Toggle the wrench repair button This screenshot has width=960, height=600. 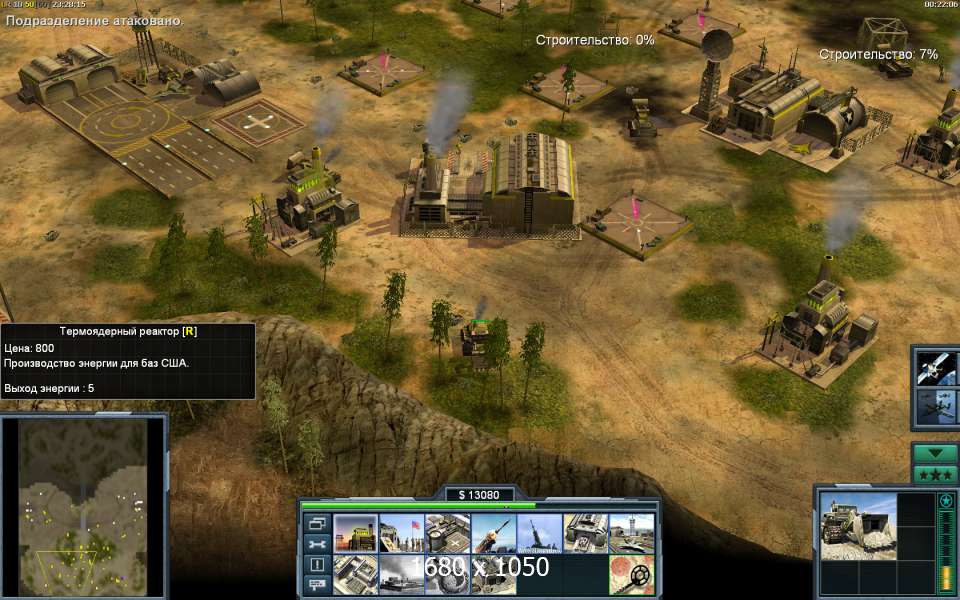pos(316,544)
